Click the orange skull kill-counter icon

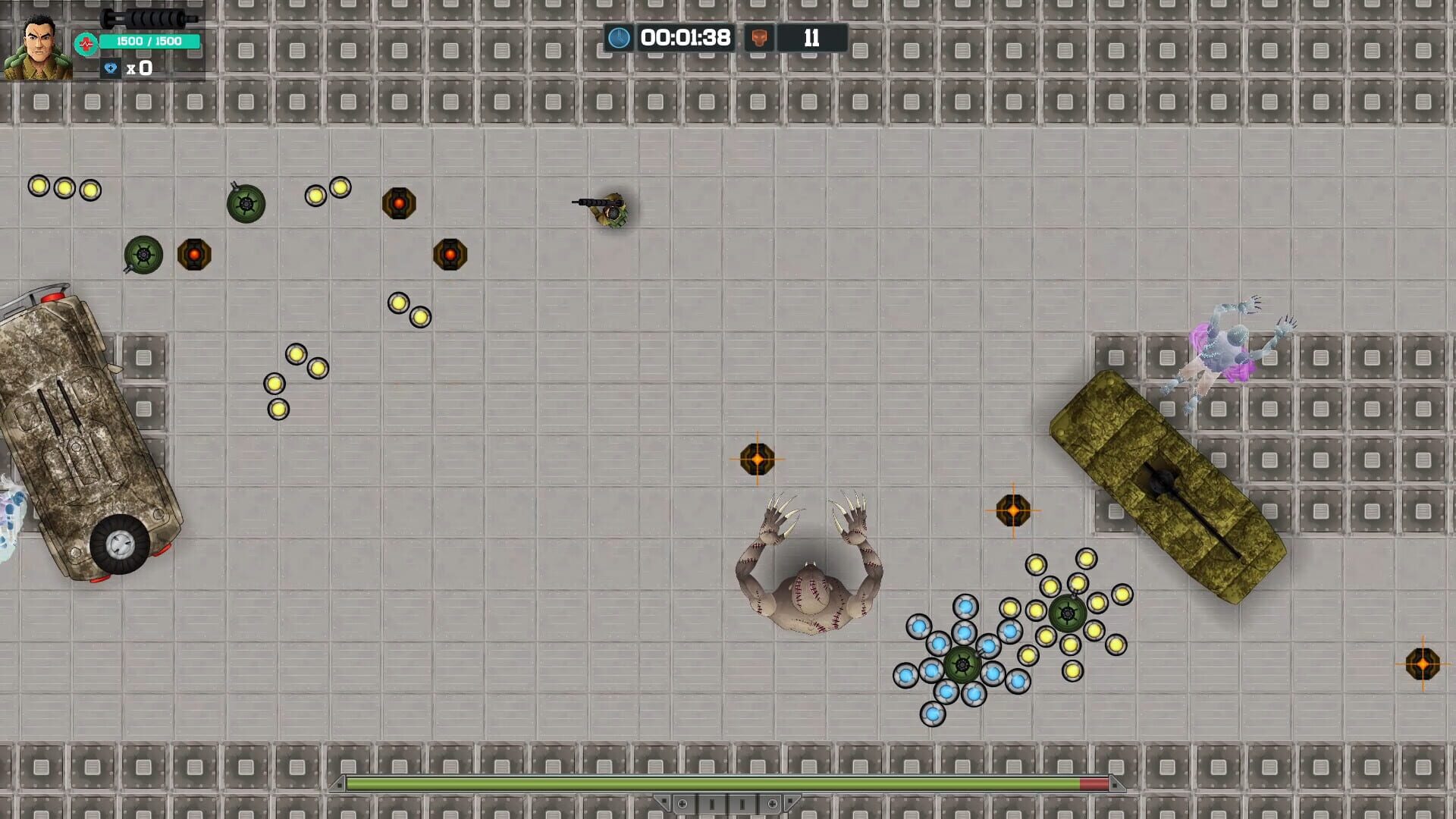(761, 36)
